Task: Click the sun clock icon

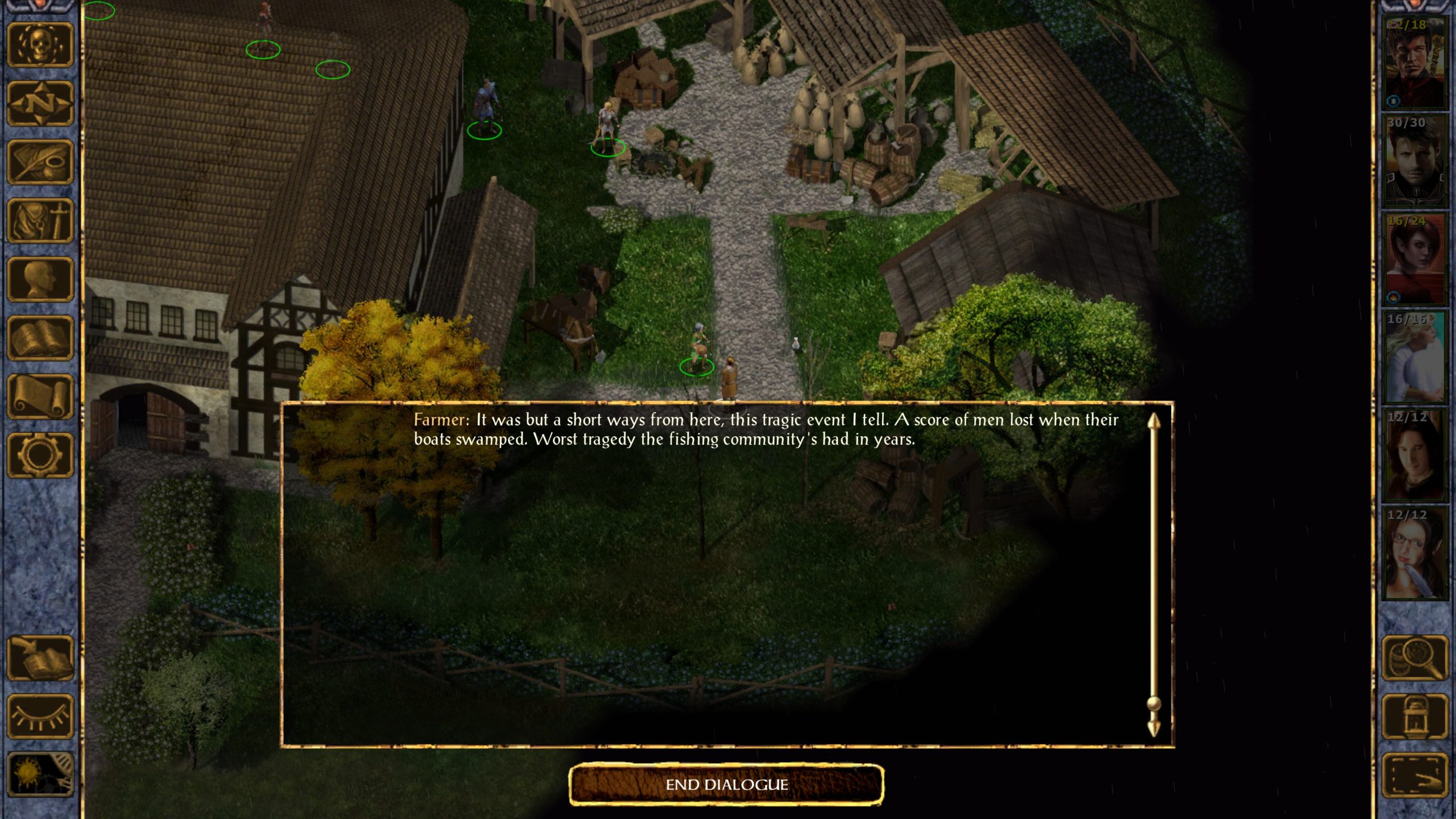Action: 40,775
